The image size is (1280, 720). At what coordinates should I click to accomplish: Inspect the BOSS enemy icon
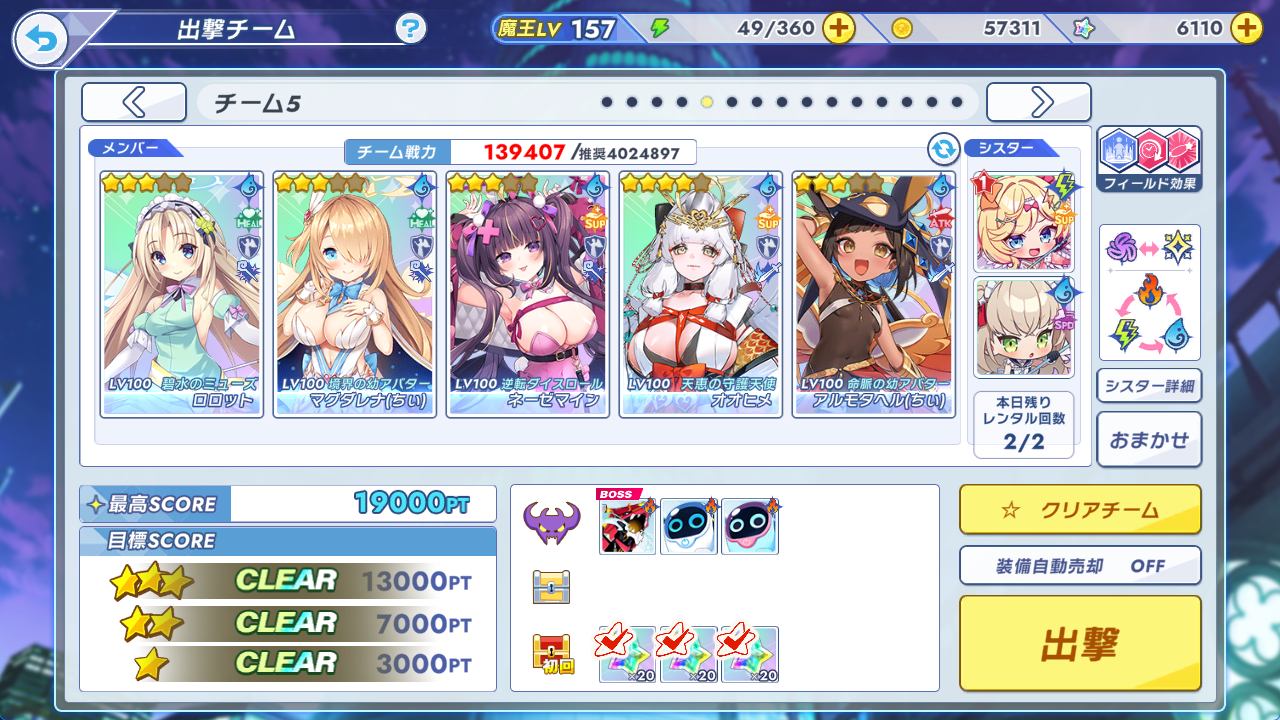(627, 526)
